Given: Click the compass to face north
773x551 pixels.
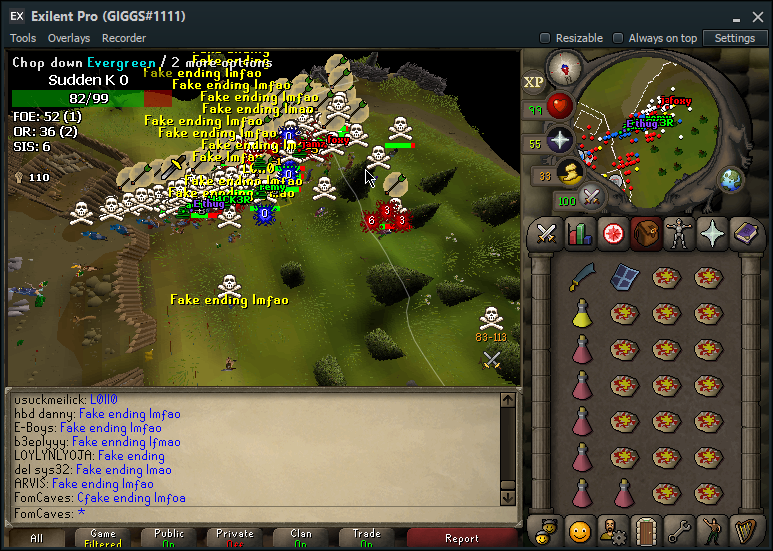Looking at the screenshot, I should (564, 68).
